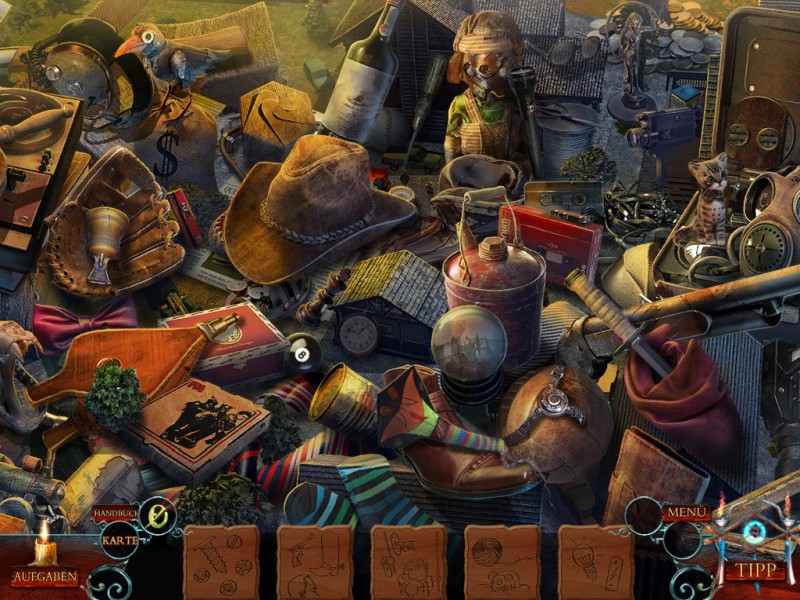
Task: Select the screw and buttons silhouette tile
Action: [x=221, y=562]
